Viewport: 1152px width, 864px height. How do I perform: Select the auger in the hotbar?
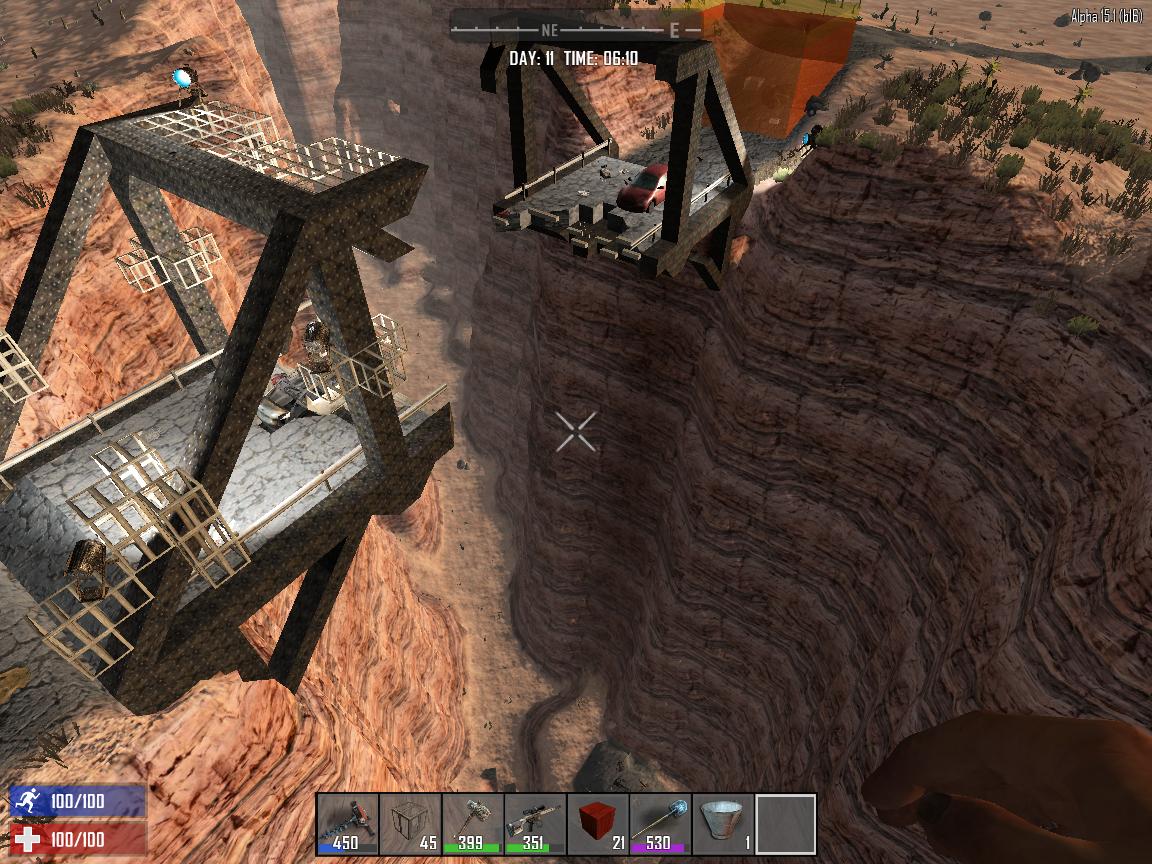coord(347,825)
